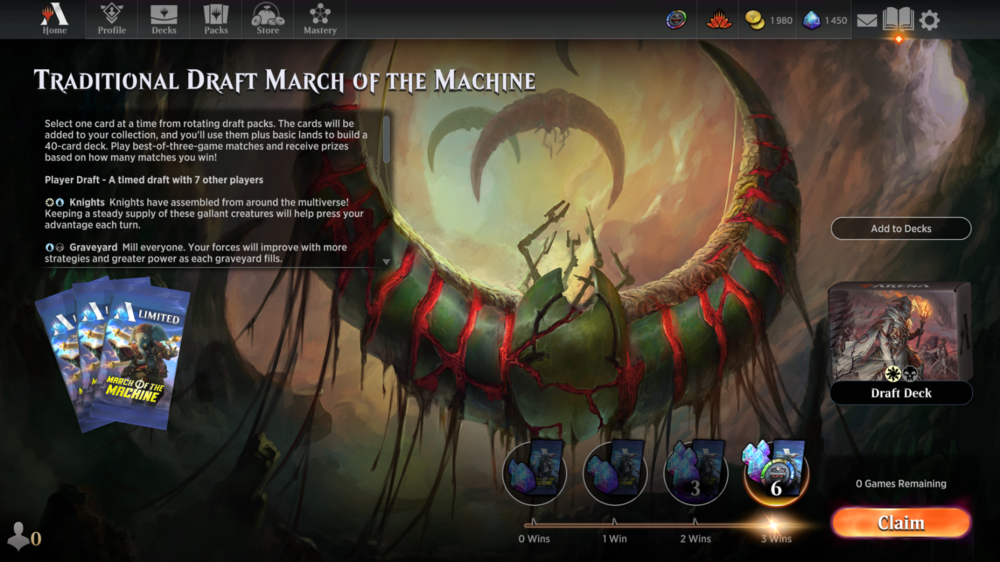Open the mail envelope inbox
Image resolution: width=1000 pixels, height=562 pixels.
pyautogui.click(x=867, y=20)
